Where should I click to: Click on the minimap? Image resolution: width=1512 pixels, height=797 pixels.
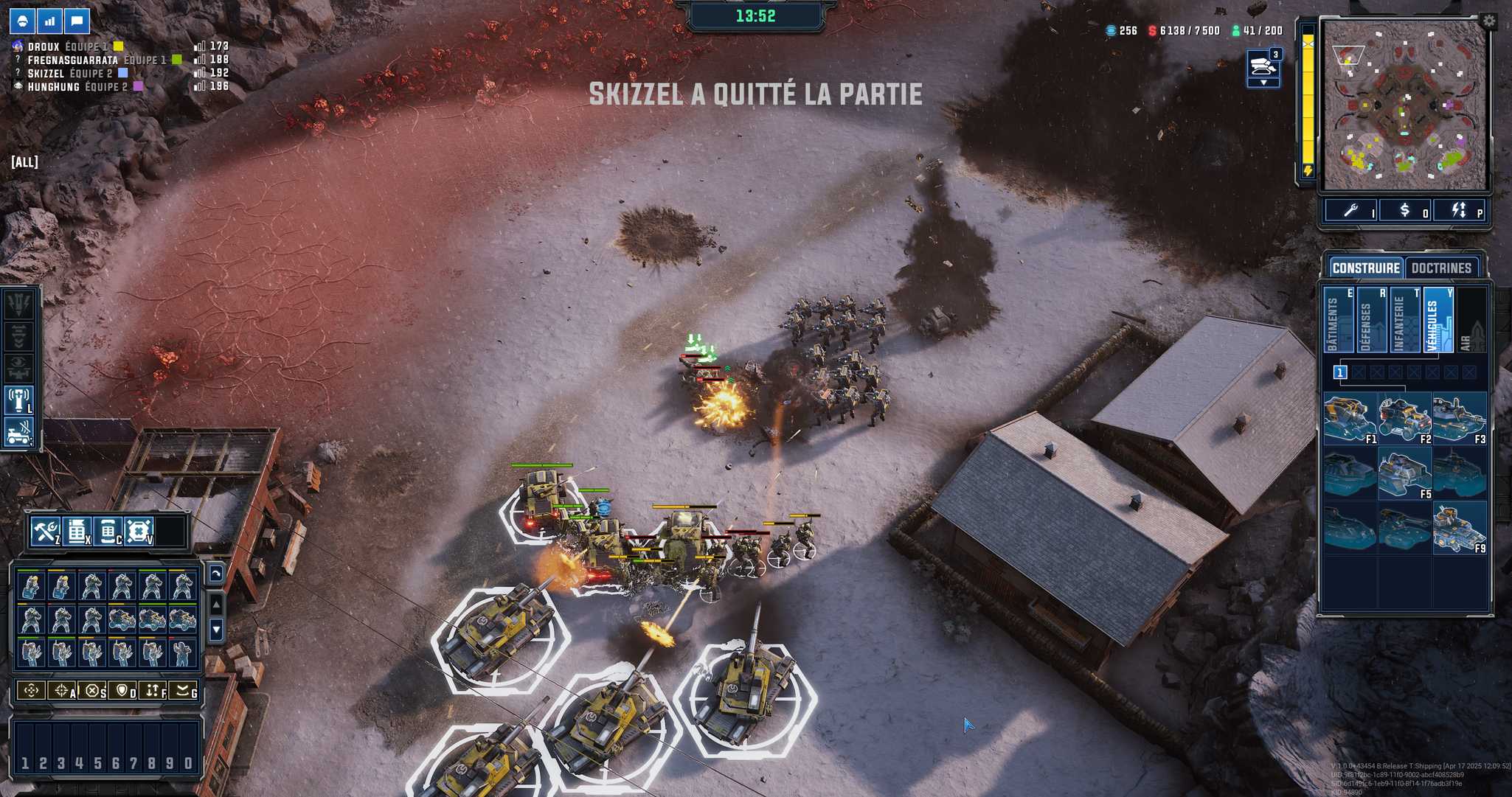(1403, 105)
